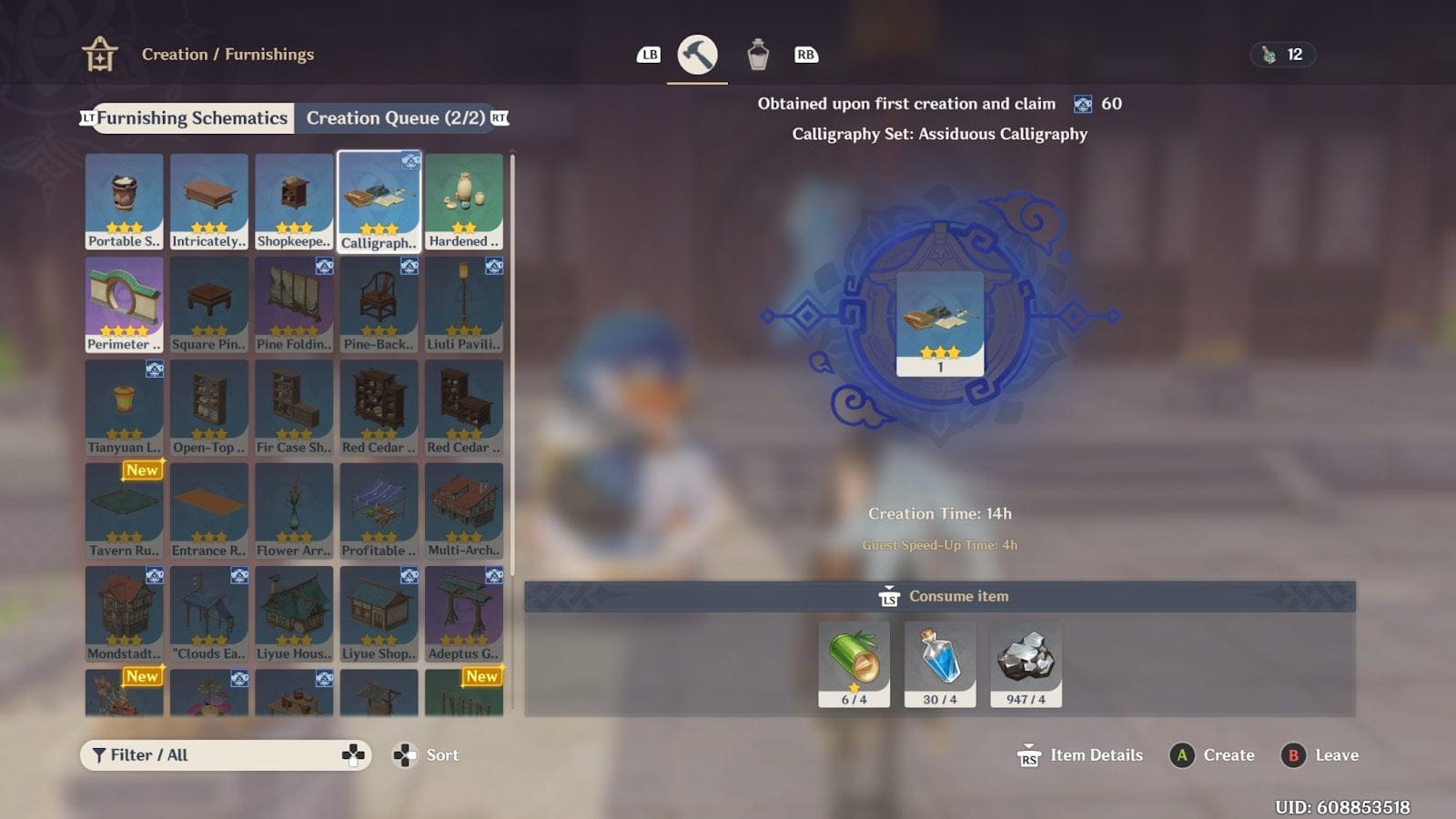Create the selected Calligraphy Set
Image resolution: width=1456 pixels, height=819 pixels.
[x=1213, y=755]
